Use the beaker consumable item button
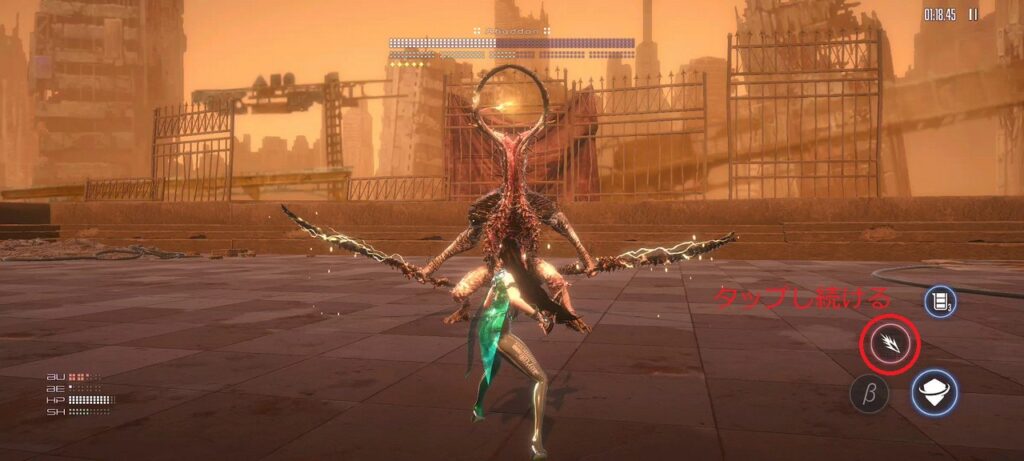 [940, 301]
